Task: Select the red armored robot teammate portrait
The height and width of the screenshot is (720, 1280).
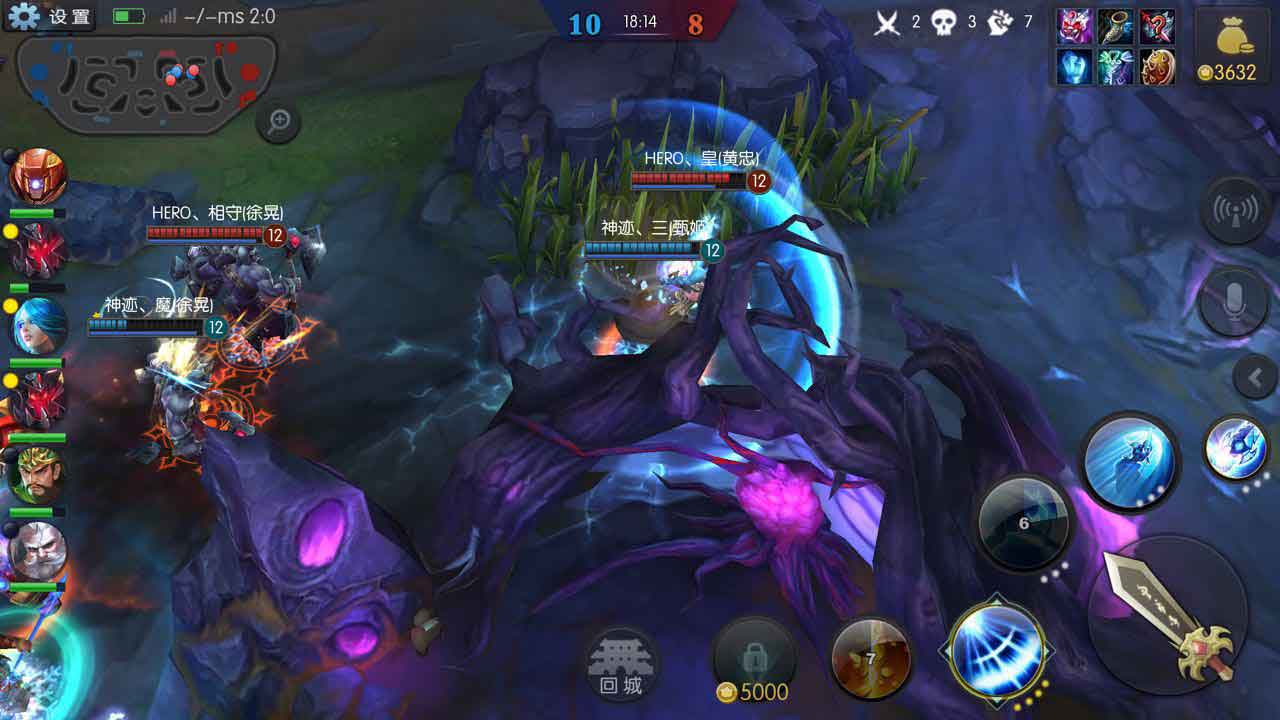Action: pos(38,177)
